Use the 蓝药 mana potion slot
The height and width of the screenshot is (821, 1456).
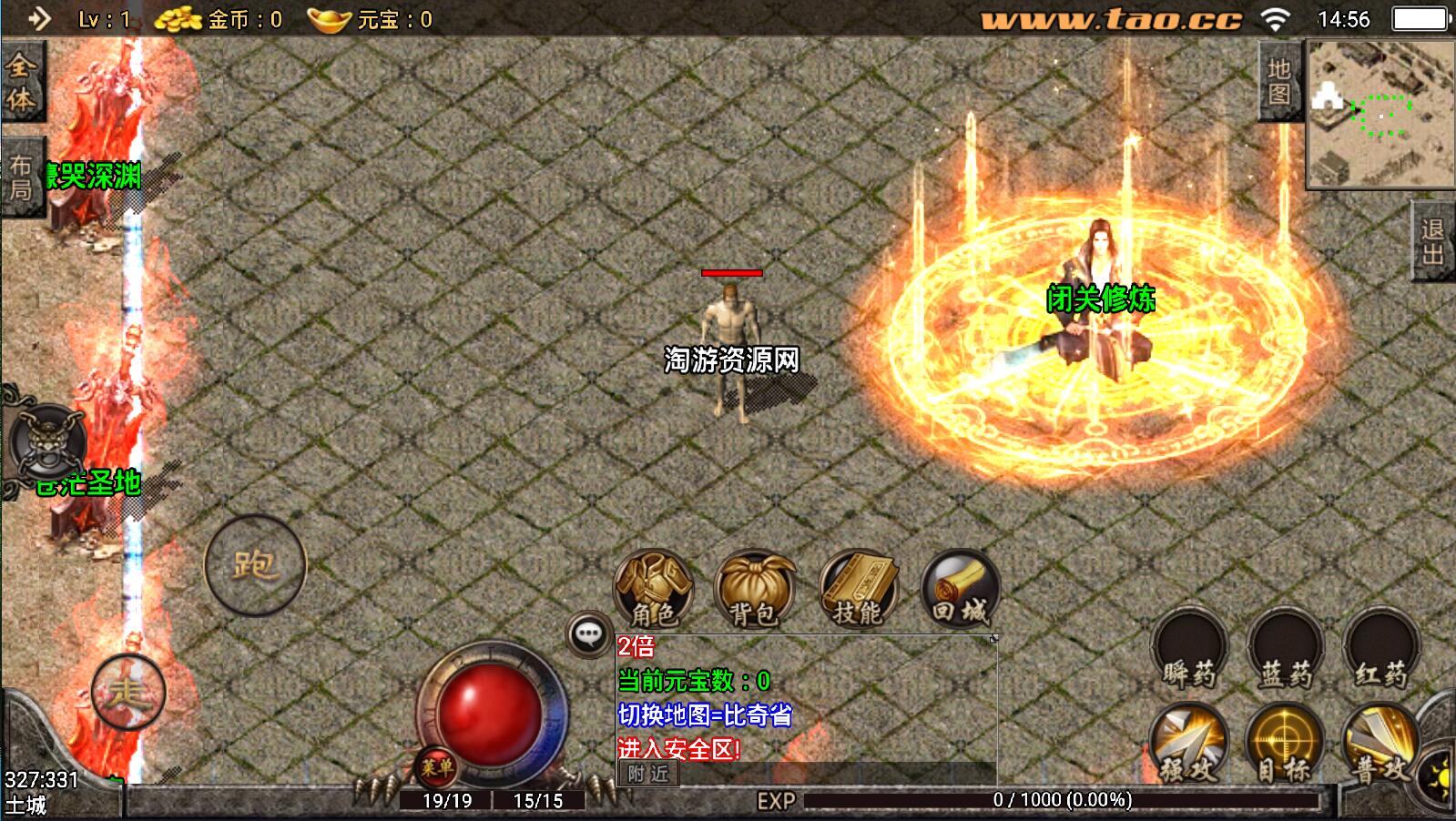pos(1285,649)
